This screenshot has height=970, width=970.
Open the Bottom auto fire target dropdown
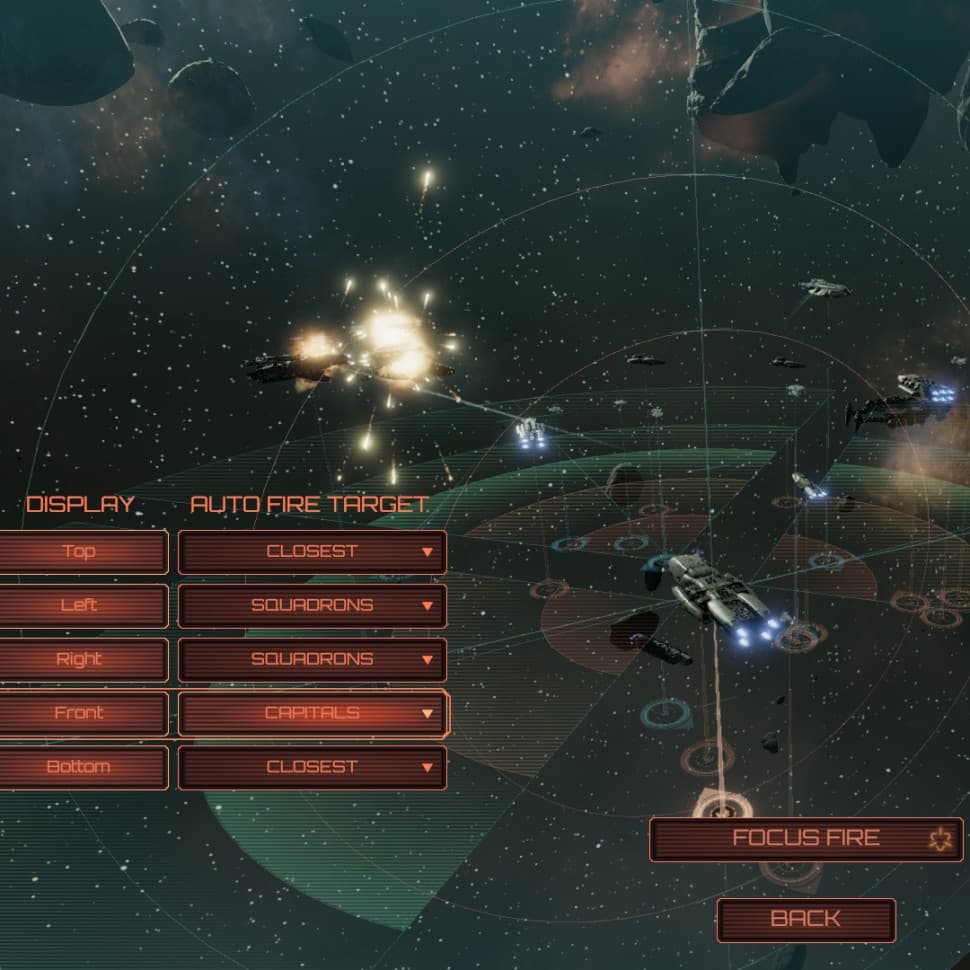point(312,767)
